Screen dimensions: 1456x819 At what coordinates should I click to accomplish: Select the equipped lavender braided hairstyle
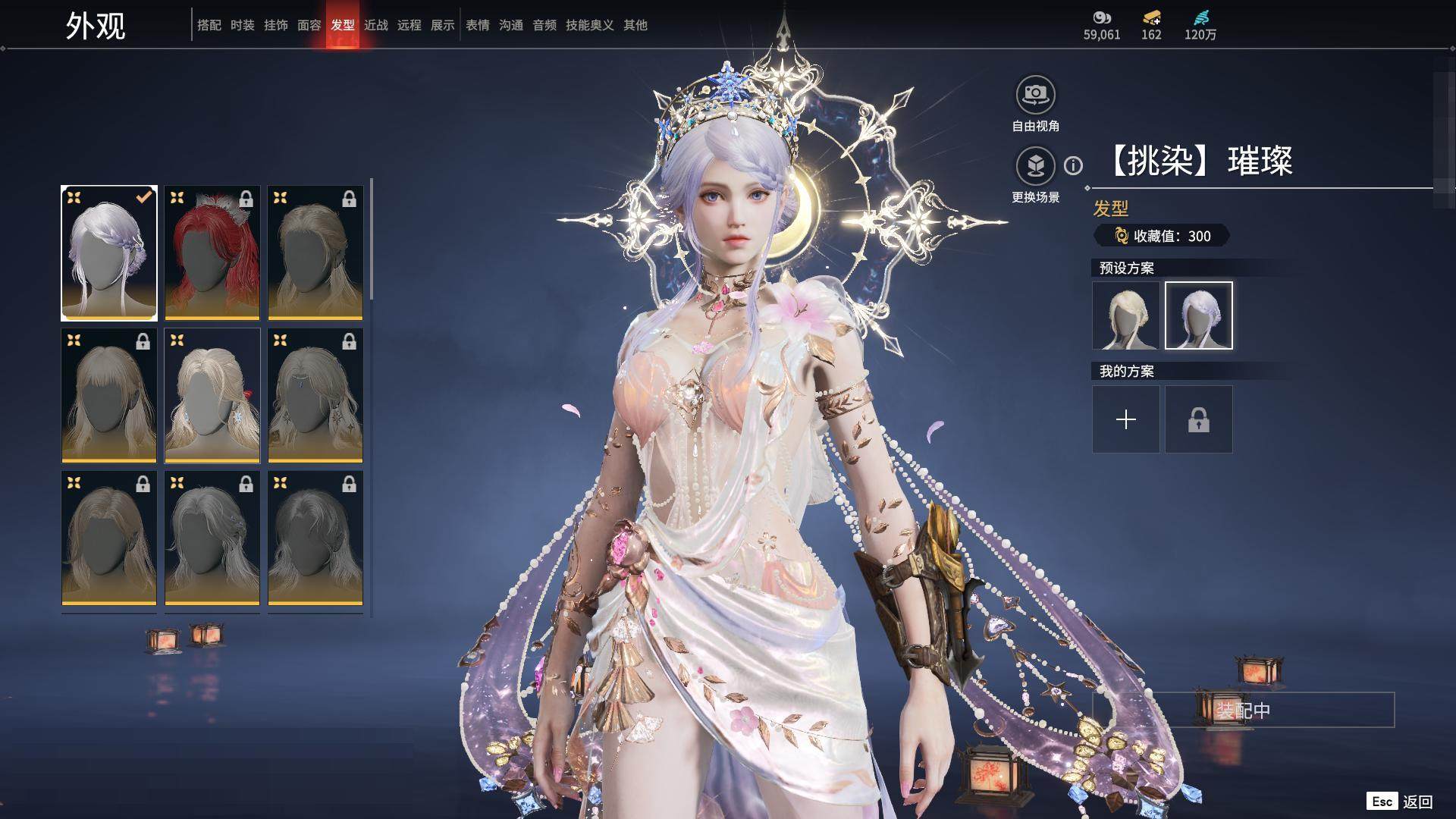(109, 253)
